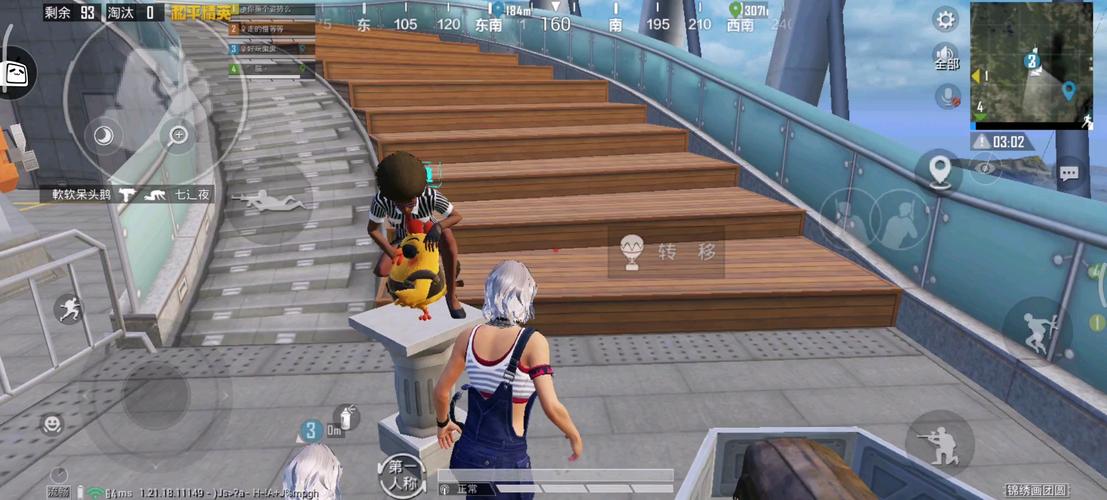Tap the 转移 transfer button
Image resolution: width=1107 pixels, height=500 pixels.
coord(665,252)
